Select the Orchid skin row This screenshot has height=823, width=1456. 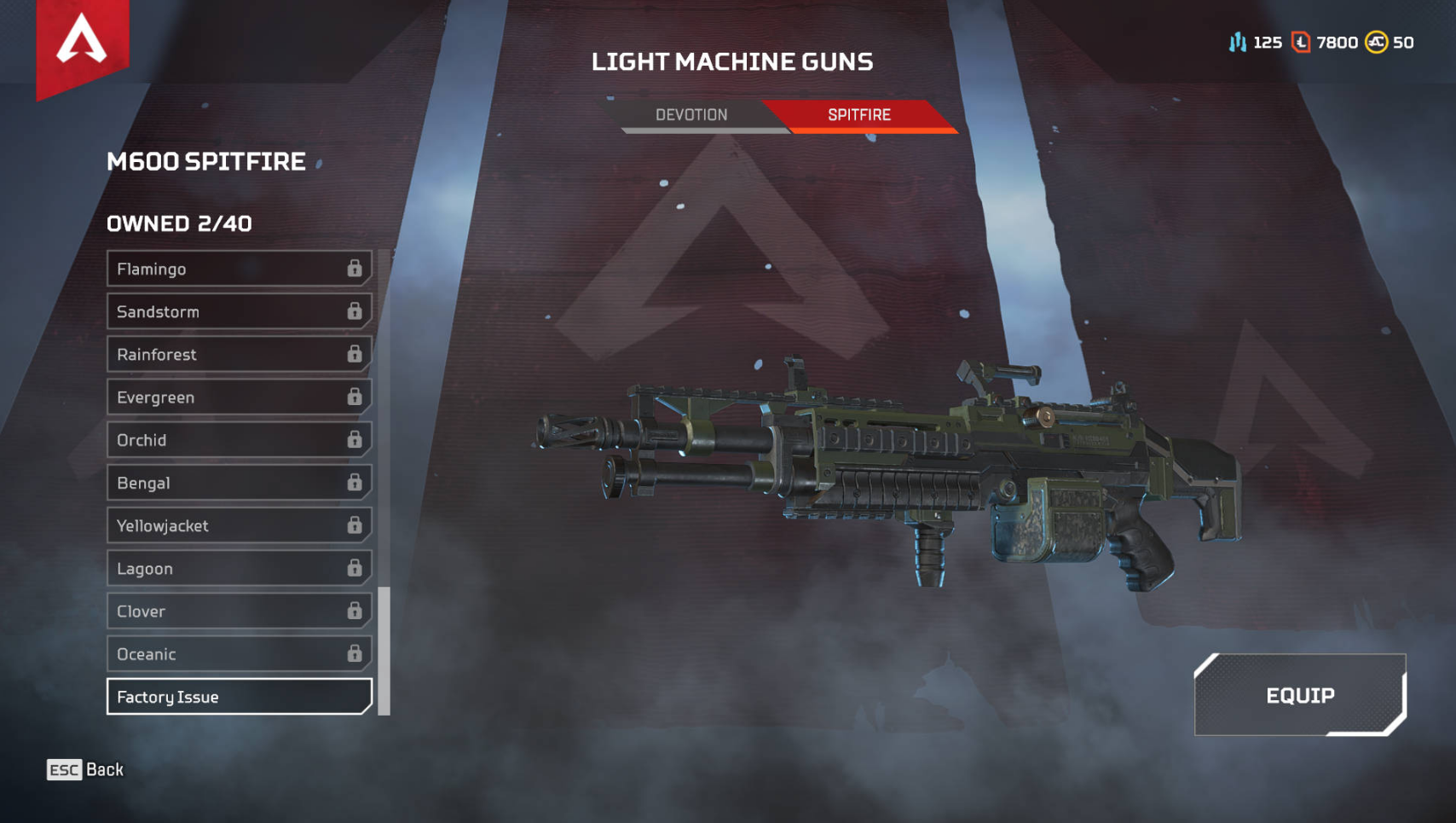pyautogui.click(x=239, y=440)
